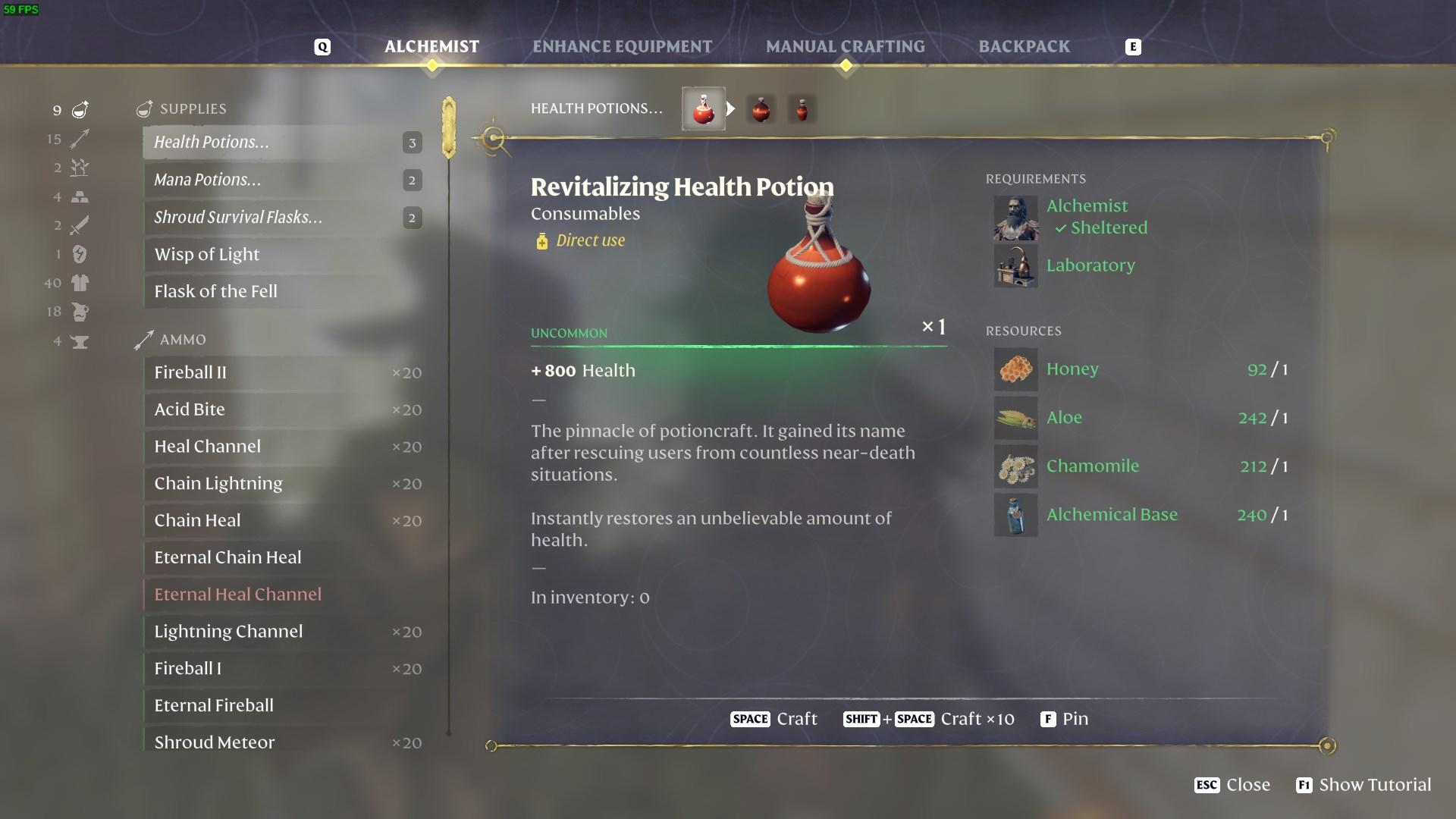Choose the third health potion variant thumbnail
This screenshot has height=819, width=1456.
(x=802, y=110)
